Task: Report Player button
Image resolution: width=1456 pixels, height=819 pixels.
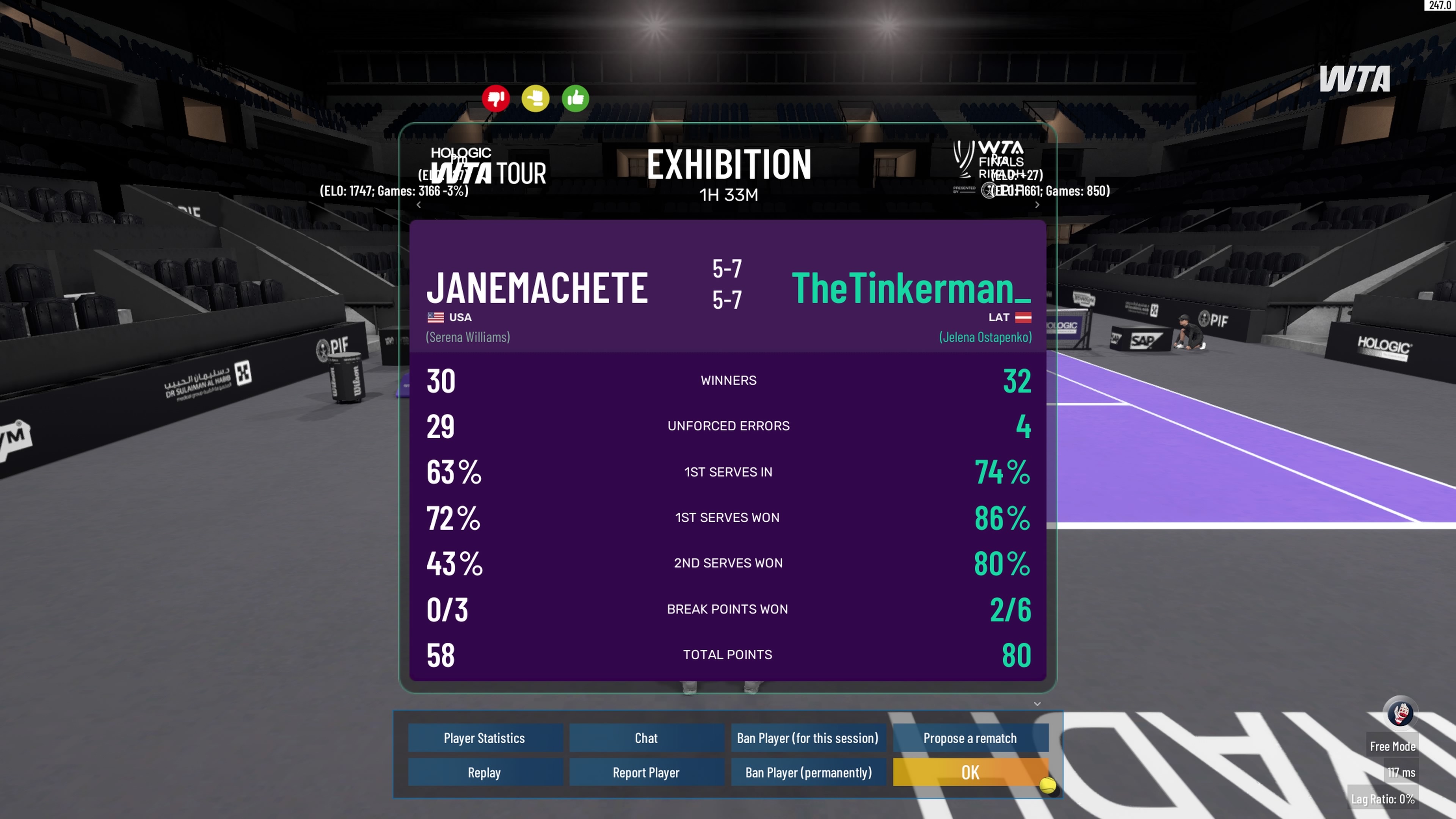Action: (x=646, y=773)
